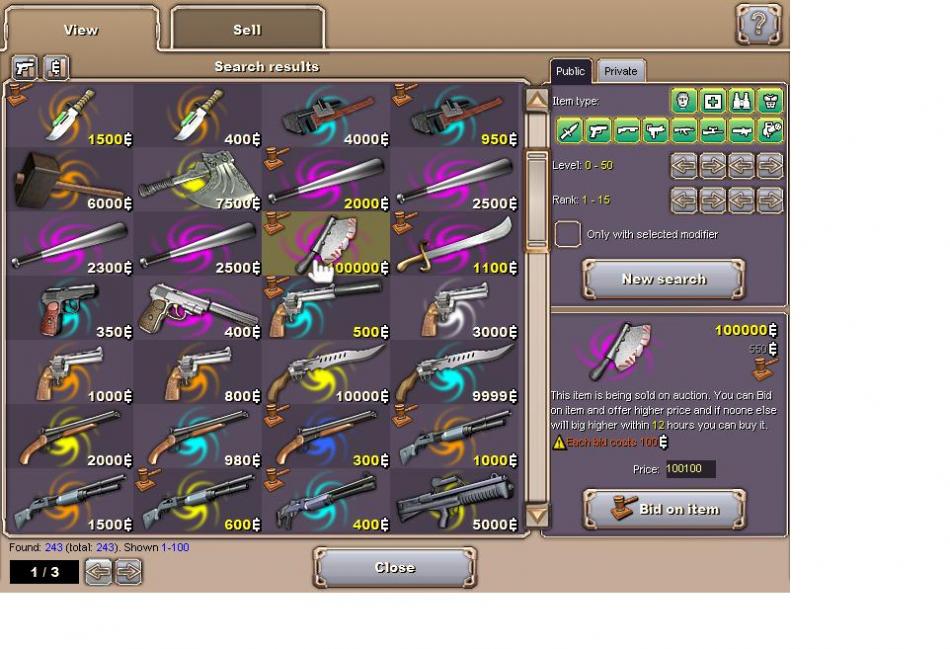Start a New search
Viewport: 950px width, 649px height.
pyautogui.click(x=664, y=279)
